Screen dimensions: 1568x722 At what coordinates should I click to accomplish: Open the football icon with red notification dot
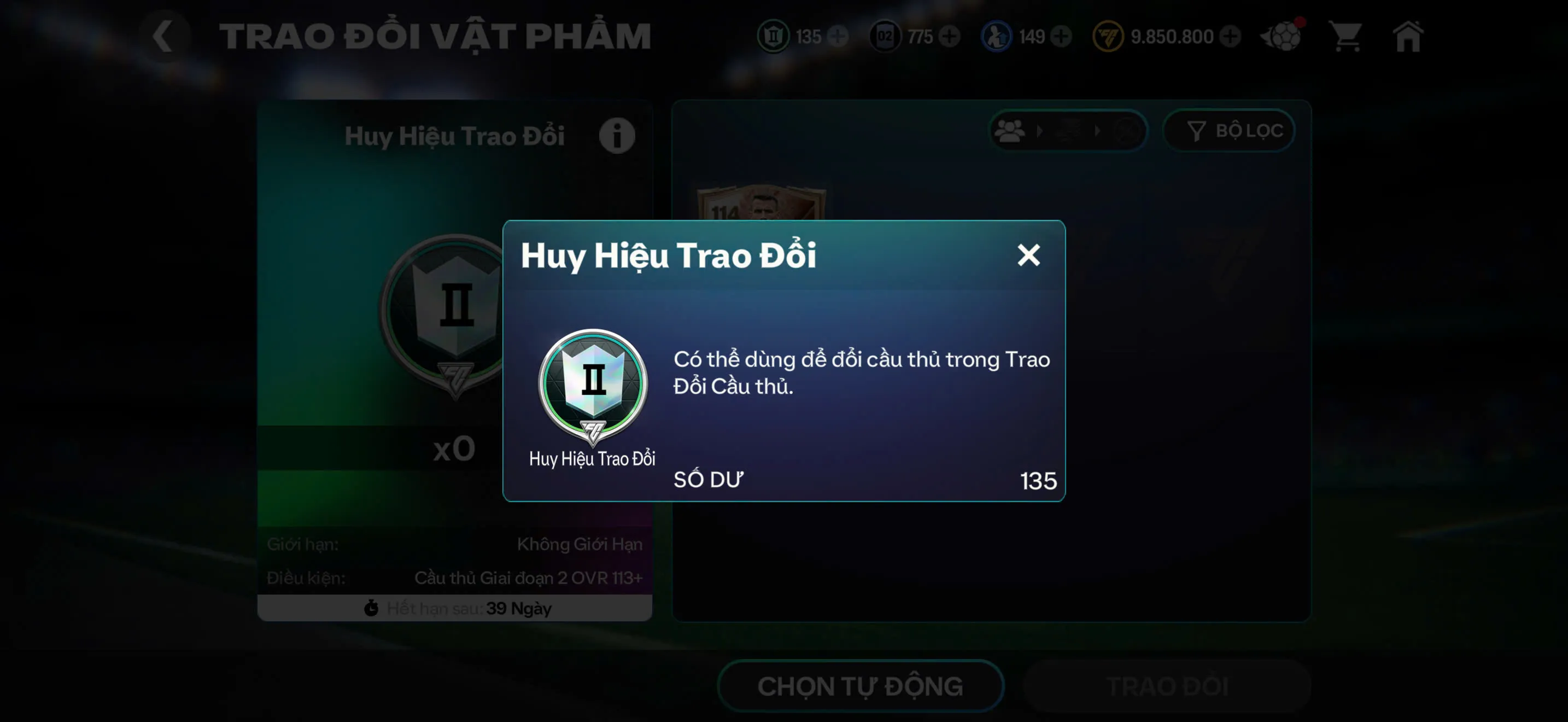[x=1282, y=36]
